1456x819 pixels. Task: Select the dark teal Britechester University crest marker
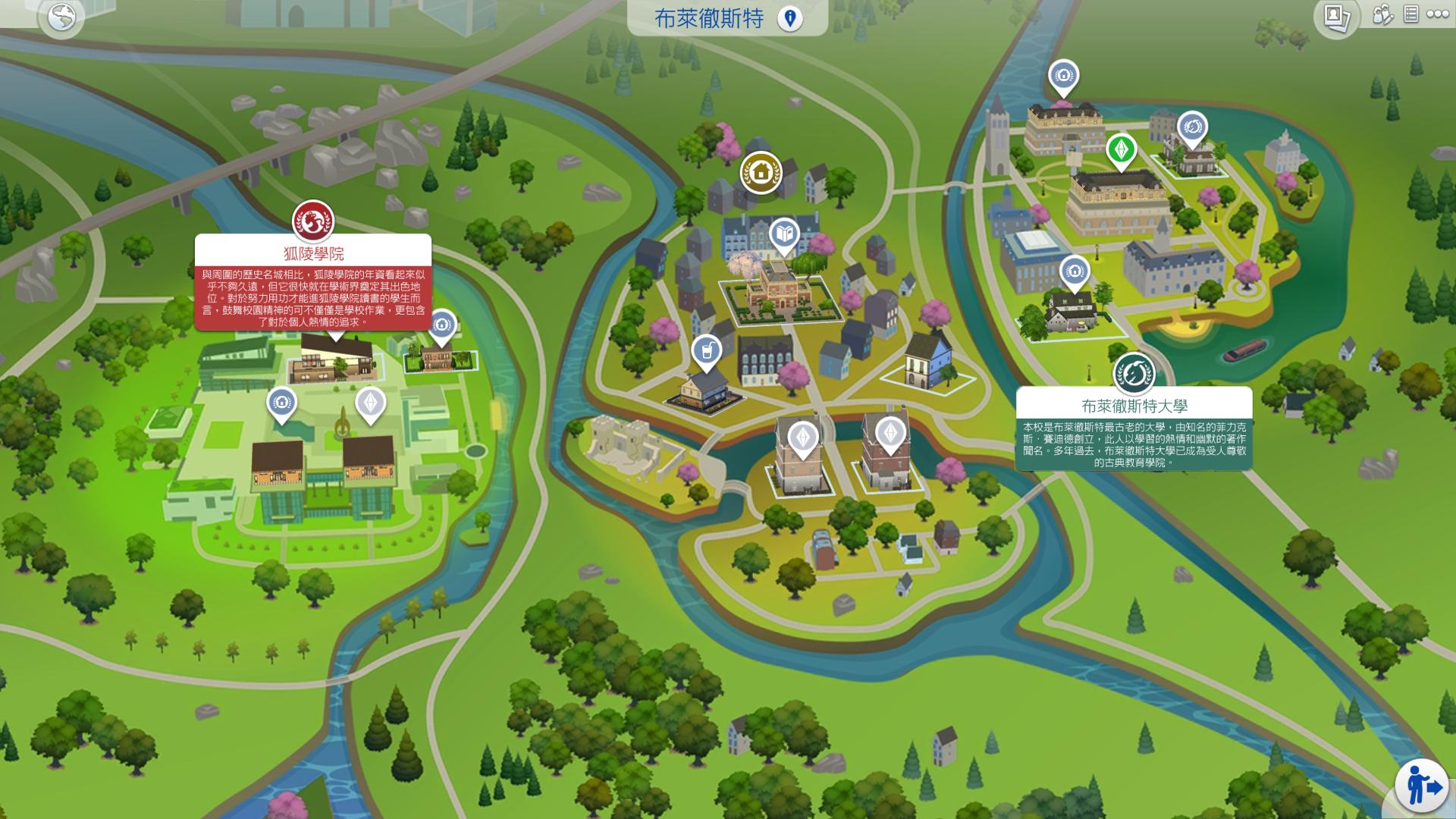point(1133,372)
